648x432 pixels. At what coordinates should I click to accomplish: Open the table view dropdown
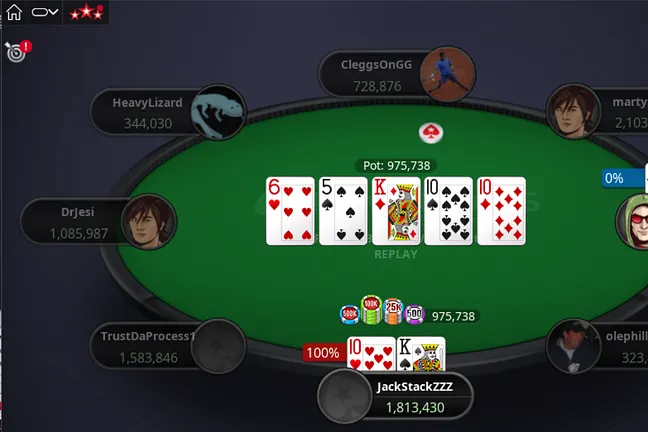click(x=45, y=13)
